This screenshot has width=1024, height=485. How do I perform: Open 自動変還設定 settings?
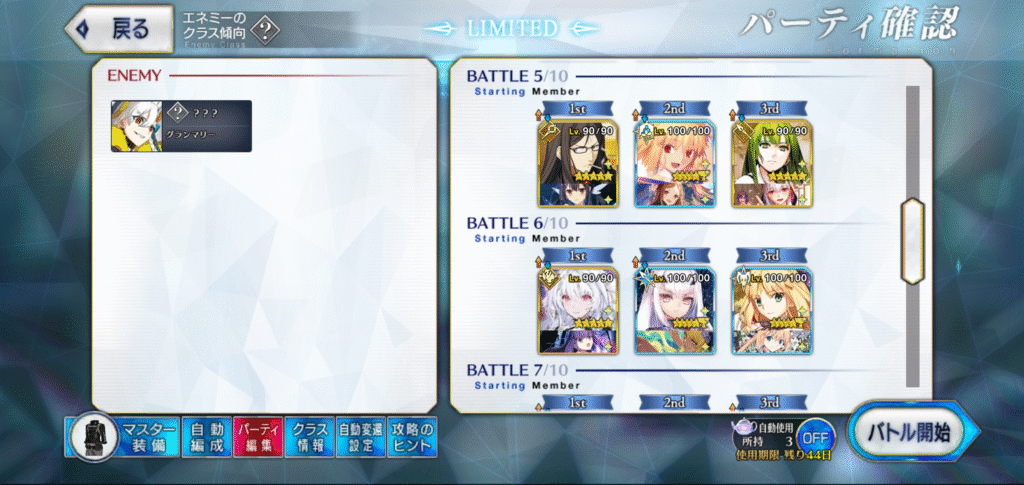click(360, 437)
